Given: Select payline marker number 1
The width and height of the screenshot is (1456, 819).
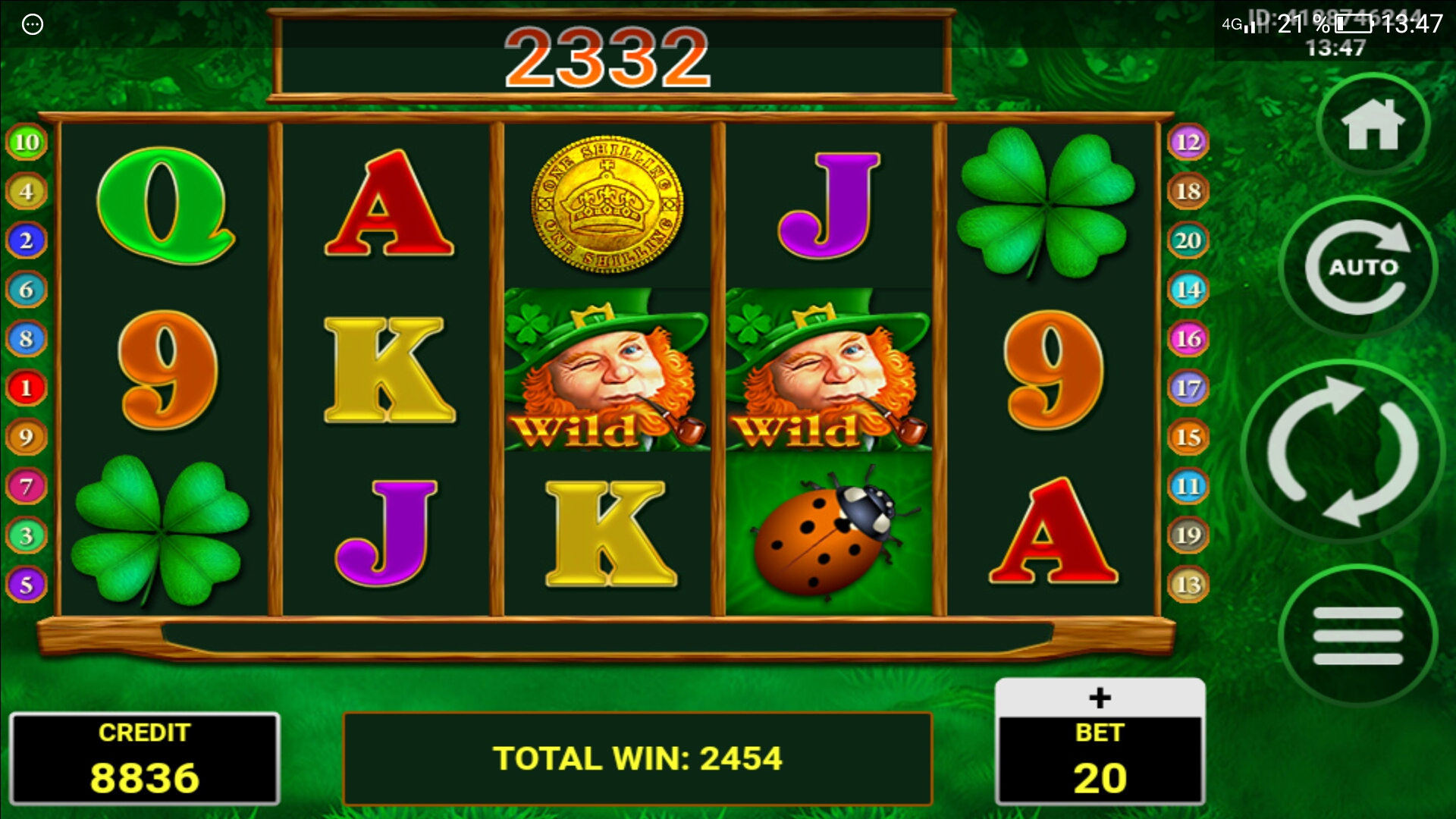Looking at the screenshot, I should 27,388.
